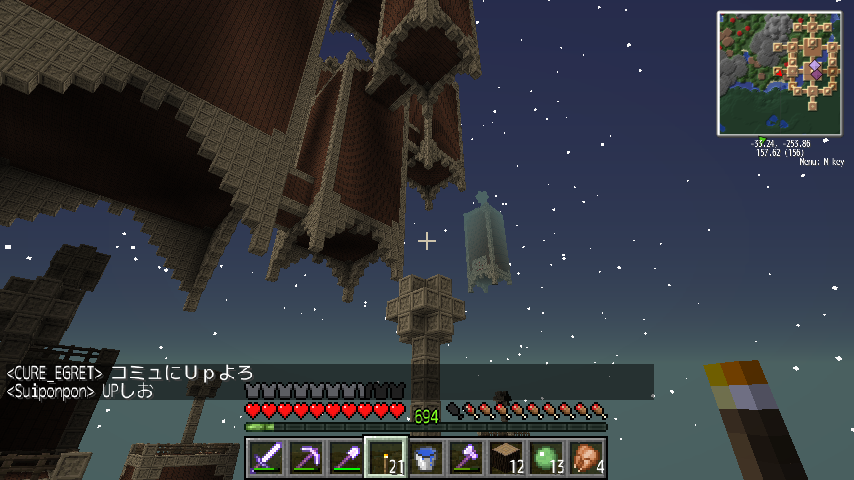Select the slimeball stack slot
This screenshot has height=480, width=854.
coord(546,458)
